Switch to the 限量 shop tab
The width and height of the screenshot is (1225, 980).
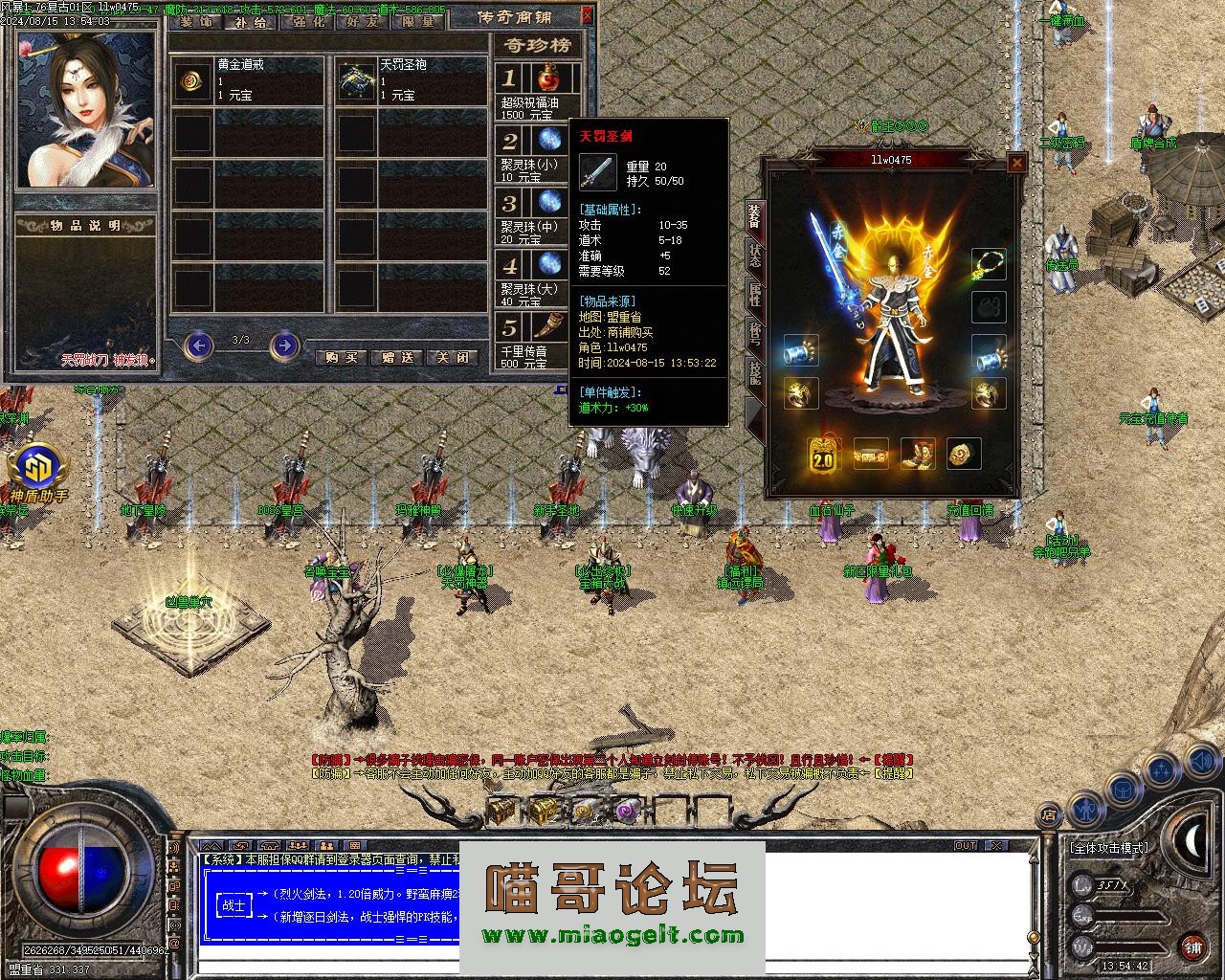pos(418,21)
